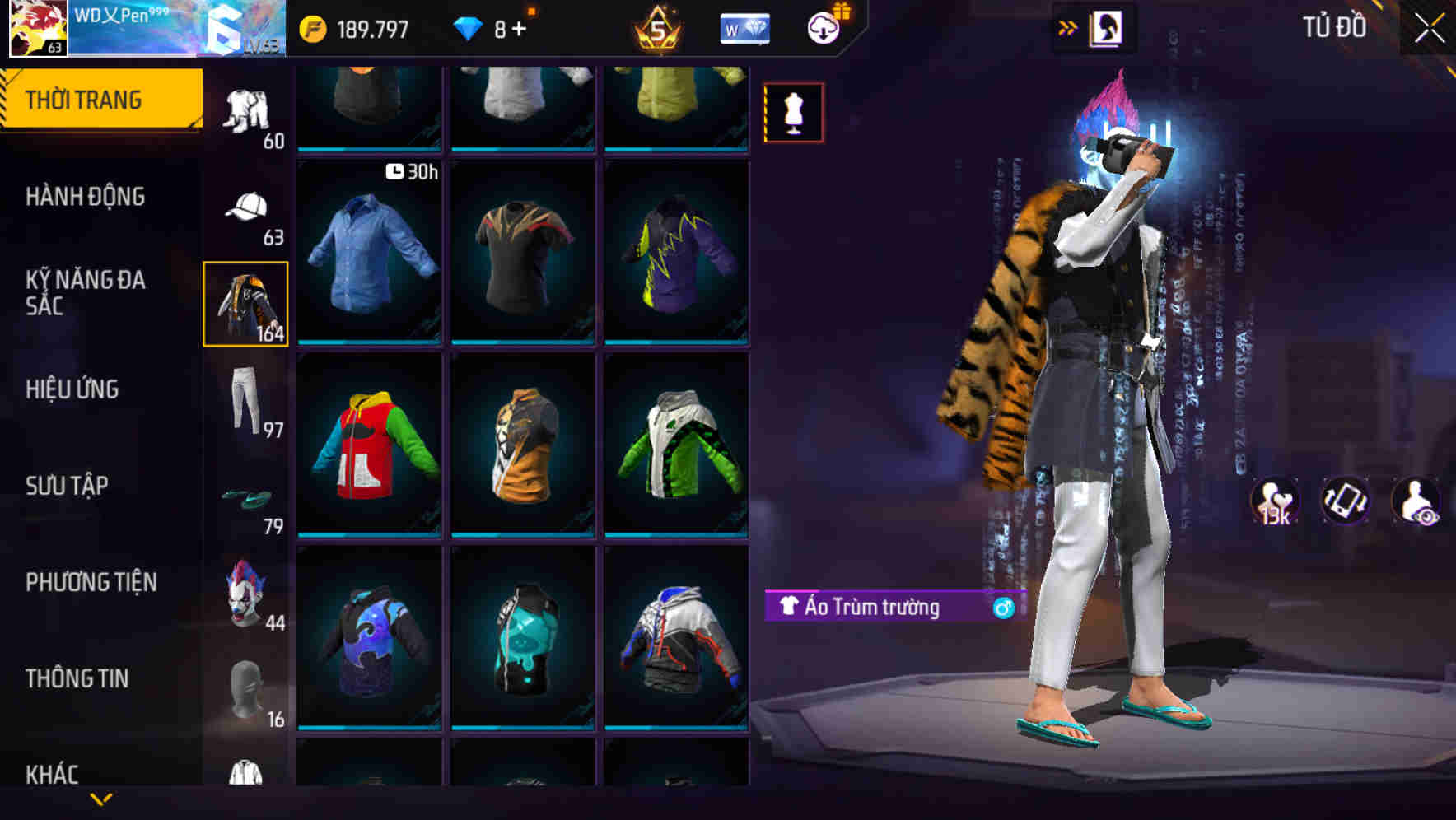Switch to the HÀNH ĐỘNG tab
This screenshot has width=1456, height=820.
[86, 196]
